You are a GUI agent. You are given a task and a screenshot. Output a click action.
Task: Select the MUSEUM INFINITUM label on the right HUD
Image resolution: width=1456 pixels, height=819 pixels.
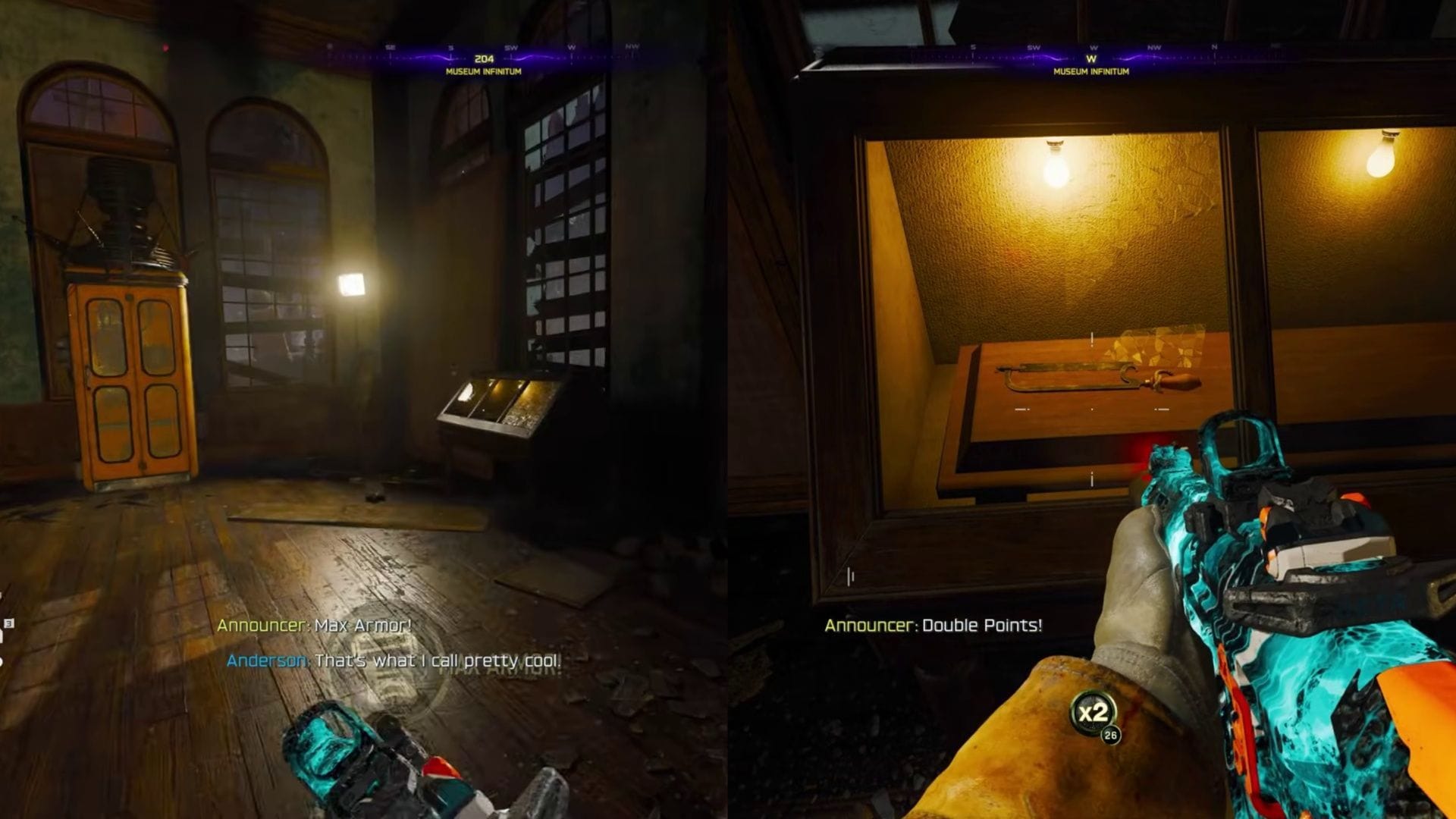tap(1092, 71)
